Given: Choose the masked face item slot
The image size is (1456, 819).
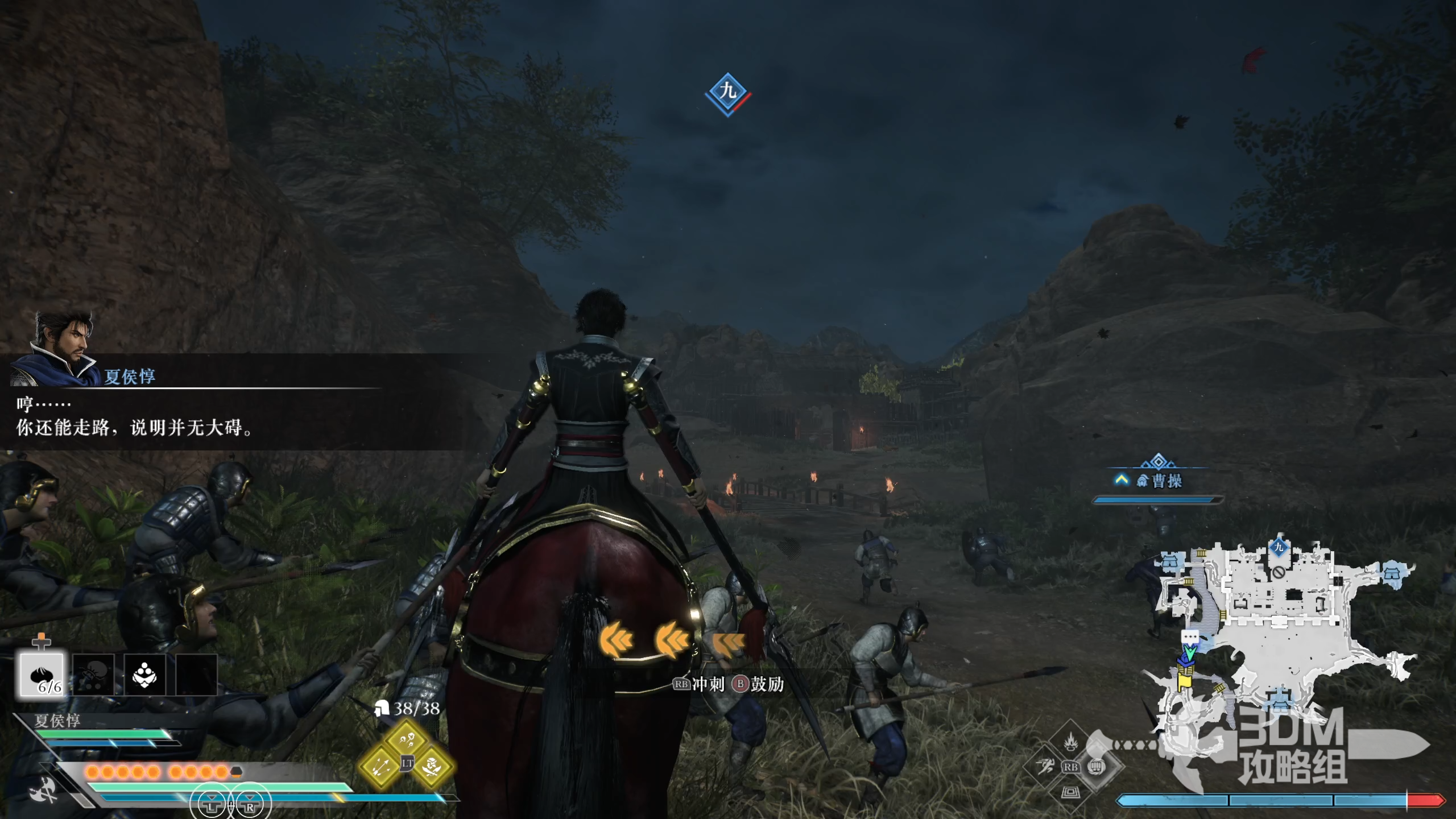Looking at the screenshot, I should tap(144, 675).
